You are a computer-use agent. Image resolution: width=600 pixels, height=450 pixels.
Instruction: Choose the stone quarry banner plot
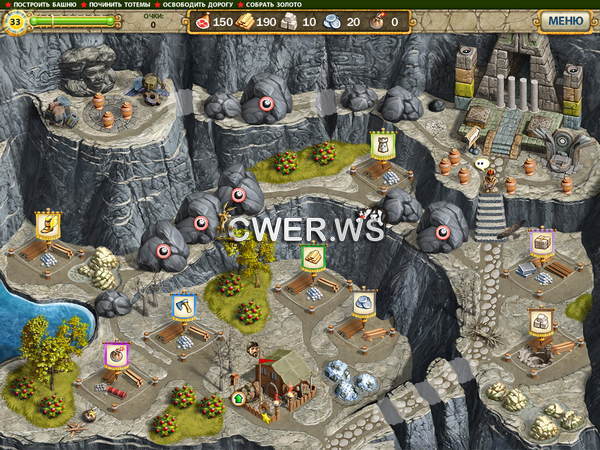pyautogui.click(x=540, y=322)
